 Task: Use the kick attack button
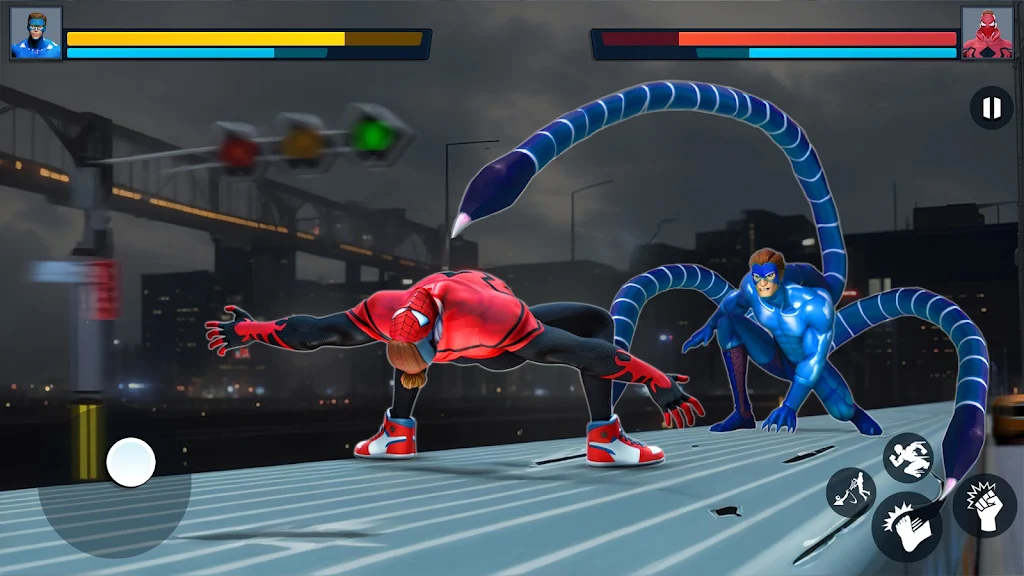pyautogui.click(x=906, y=526)
